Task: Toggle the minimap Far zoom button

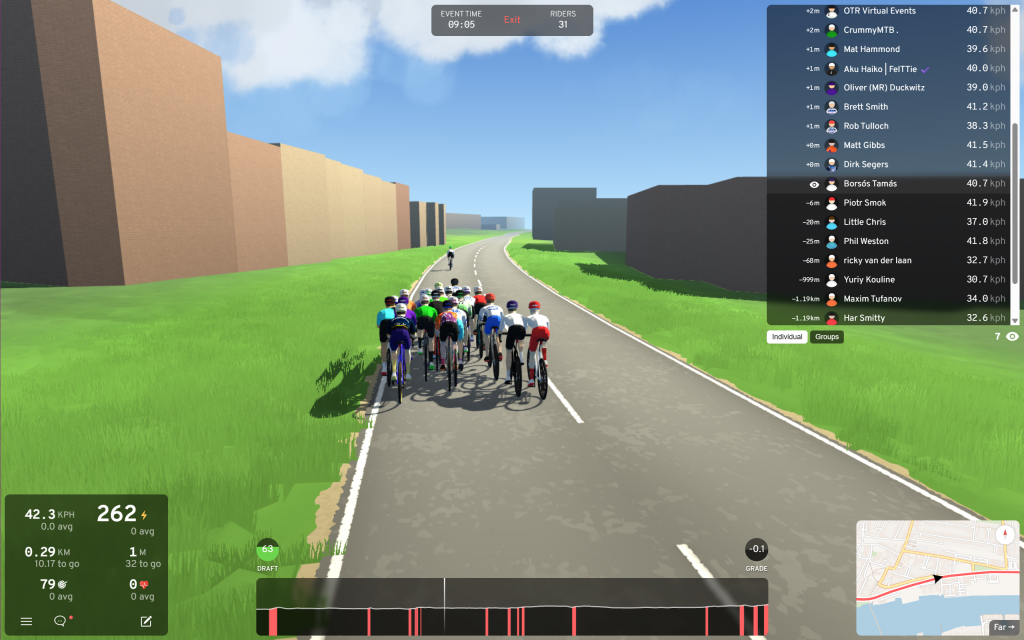Action: point(1003,627)
